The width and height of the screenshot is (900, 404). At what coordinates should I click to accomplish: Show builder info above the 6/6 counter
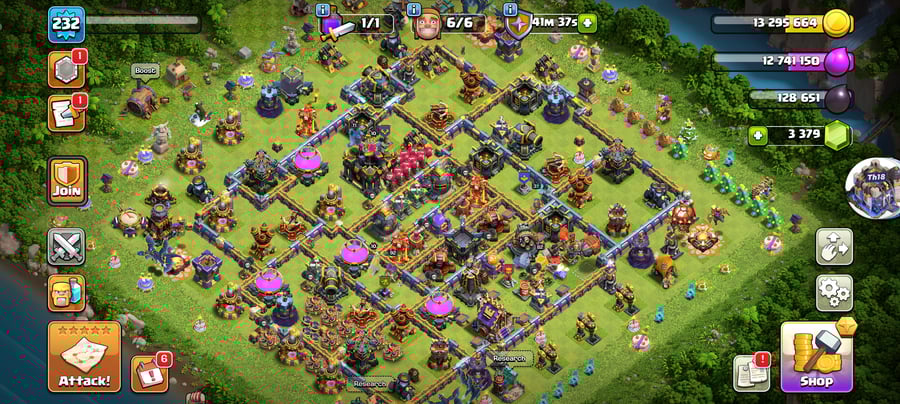(x=415, y=8)
